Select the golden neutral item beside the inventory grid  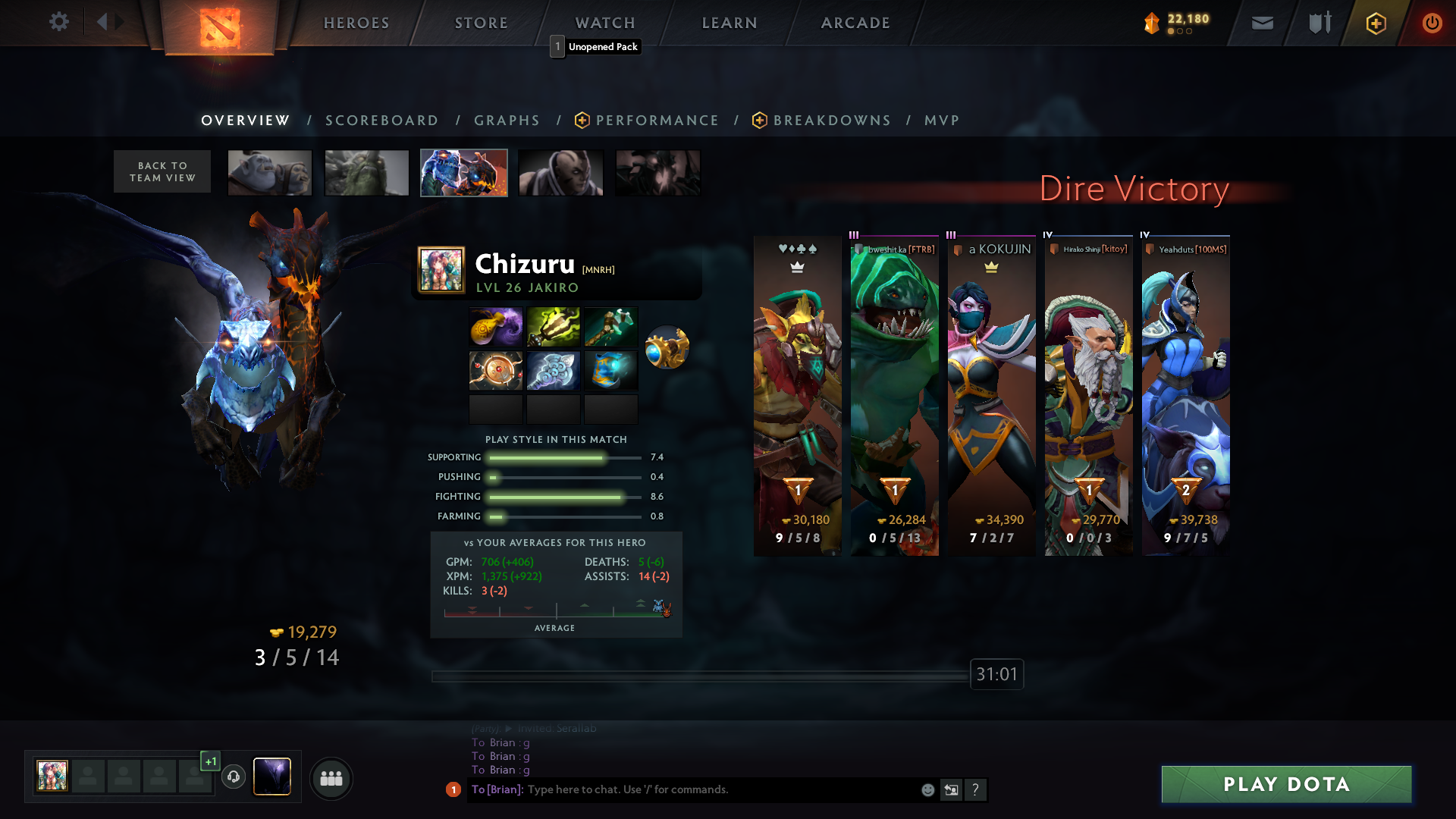[667, 347]
